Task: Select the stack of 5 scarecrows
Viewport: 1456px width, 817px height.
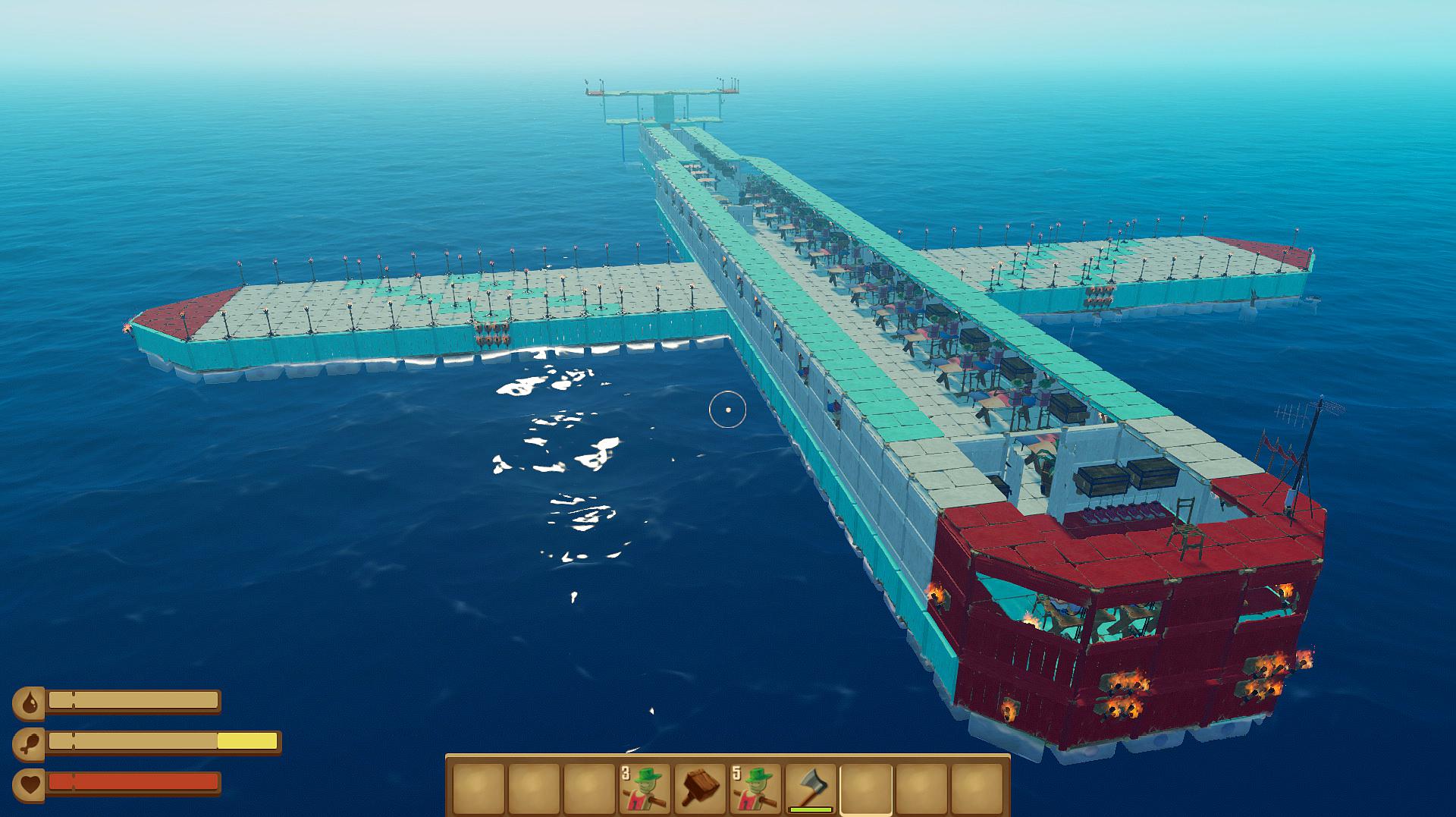Action: point(755,788)
